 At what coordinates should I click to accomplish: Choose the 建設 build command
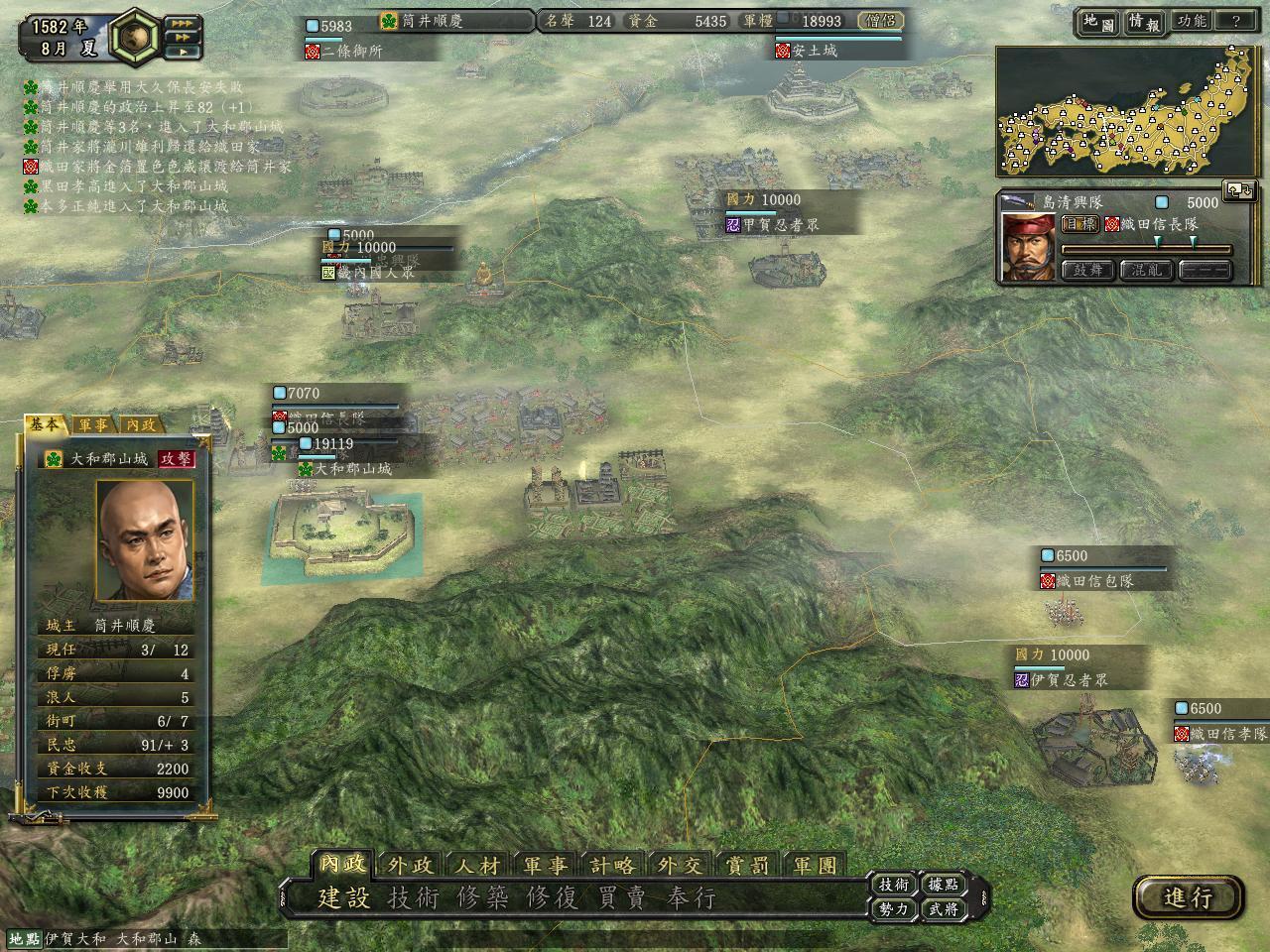[343, 898]
